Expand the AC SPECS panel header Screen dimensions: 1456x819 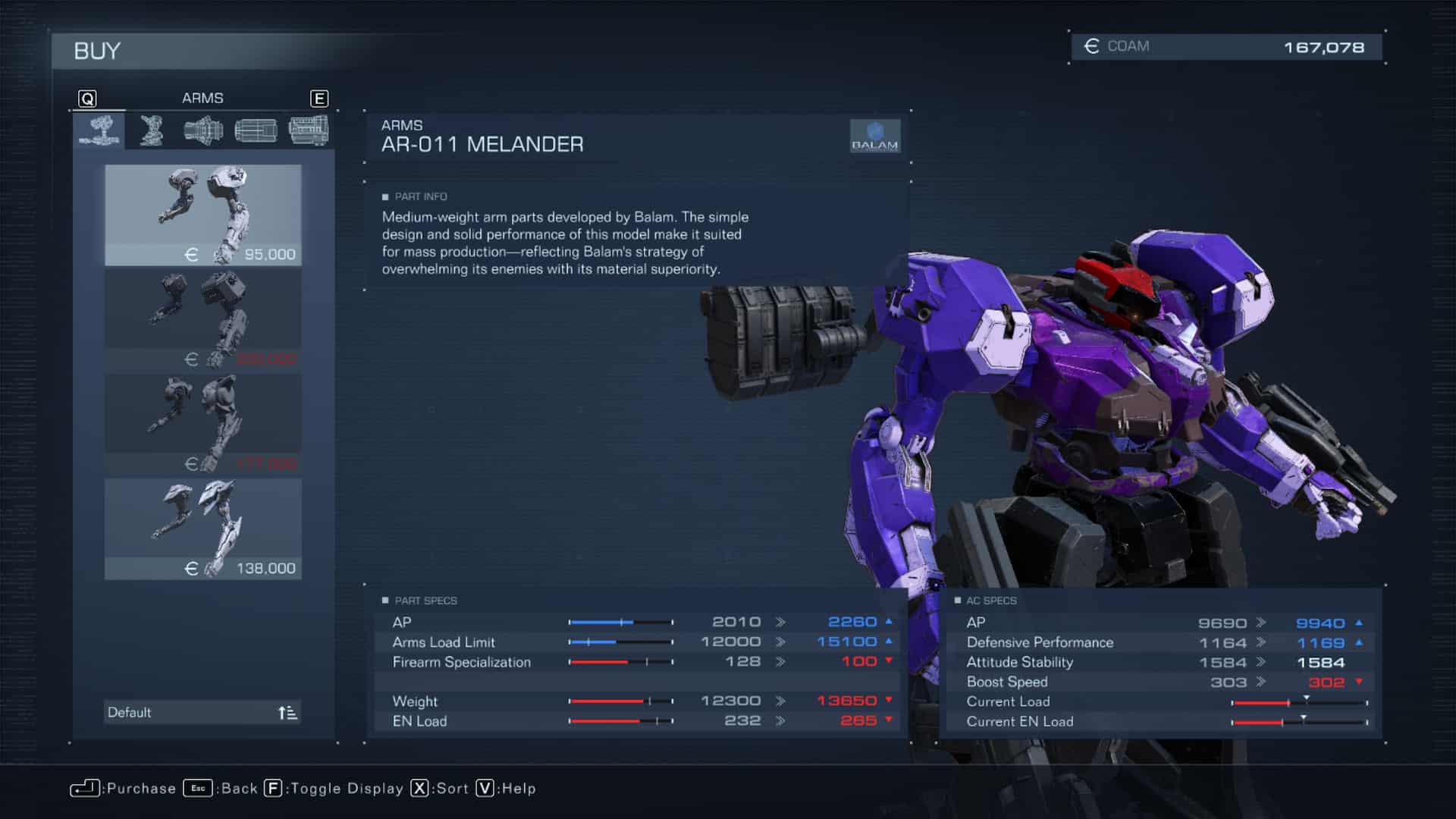click(x=991, y=600)
